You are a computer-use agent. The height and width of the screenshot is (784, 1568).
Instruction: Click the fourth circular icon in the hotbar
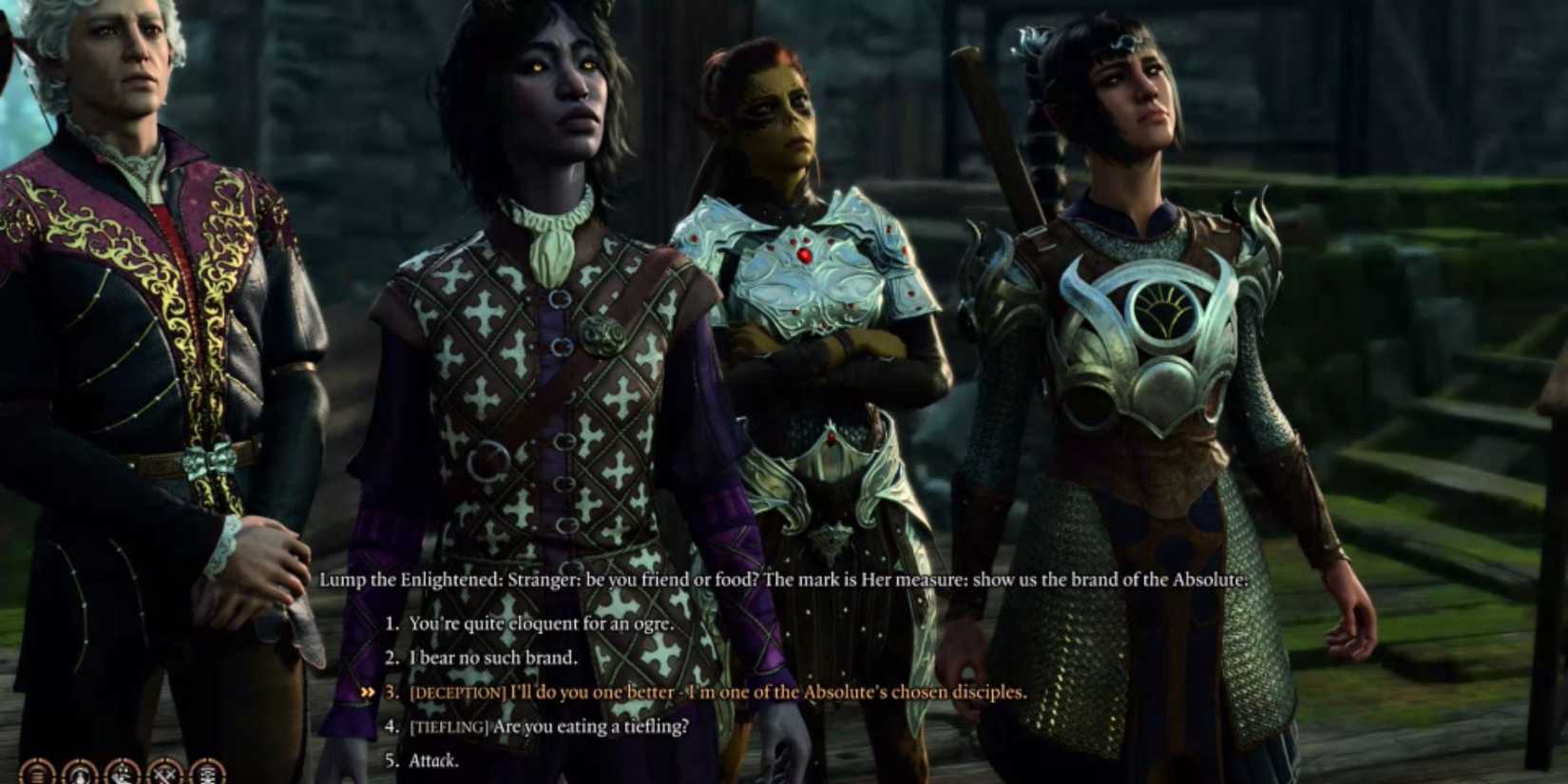(x=165, y=772)
